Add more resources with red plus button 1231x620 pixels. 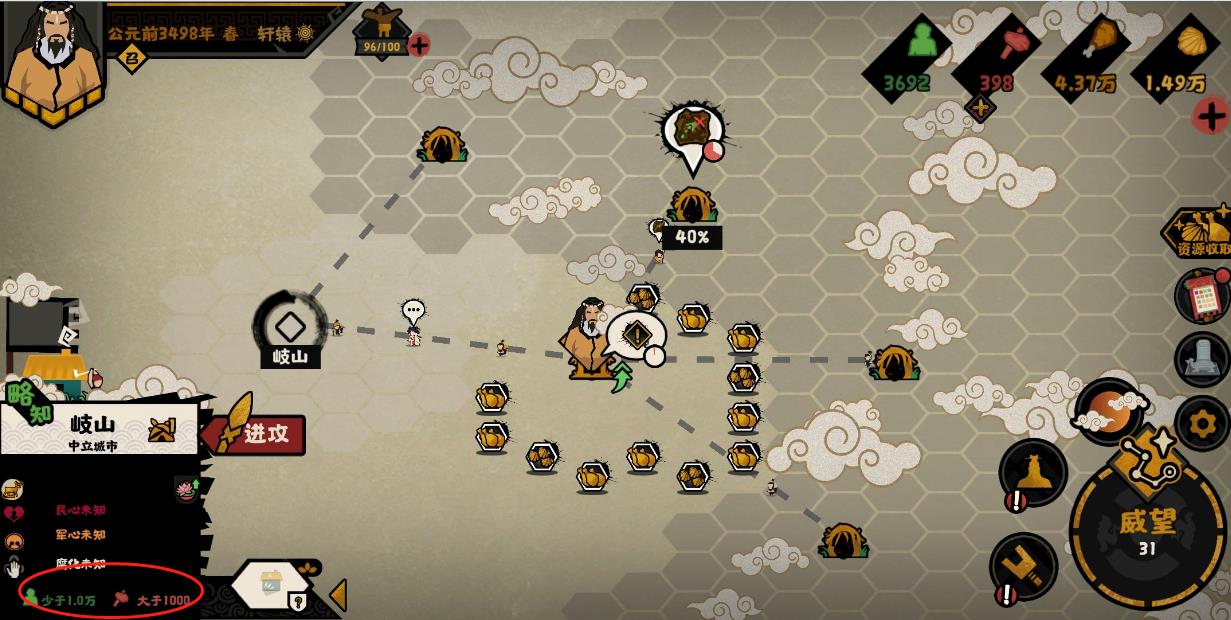click(x=1212, y=116)
